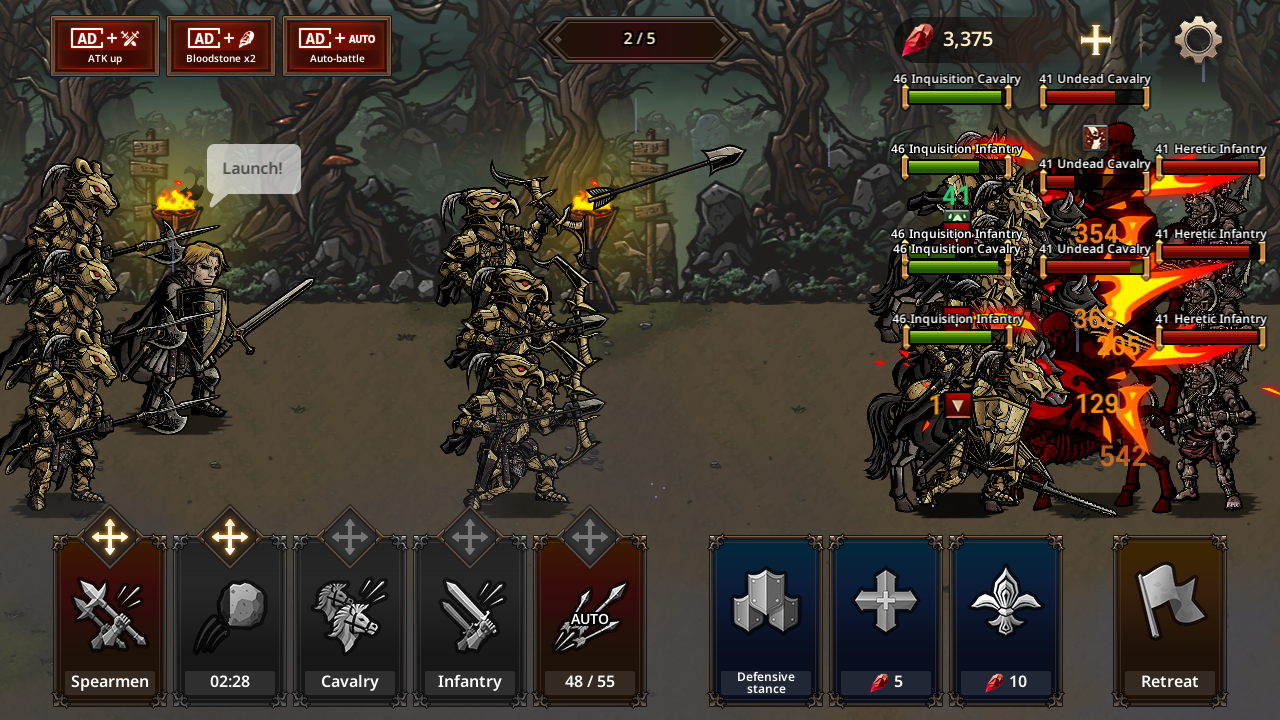Claim the Bloodstone x2 ad bonus
The image size is (1280, 720).
221,46
